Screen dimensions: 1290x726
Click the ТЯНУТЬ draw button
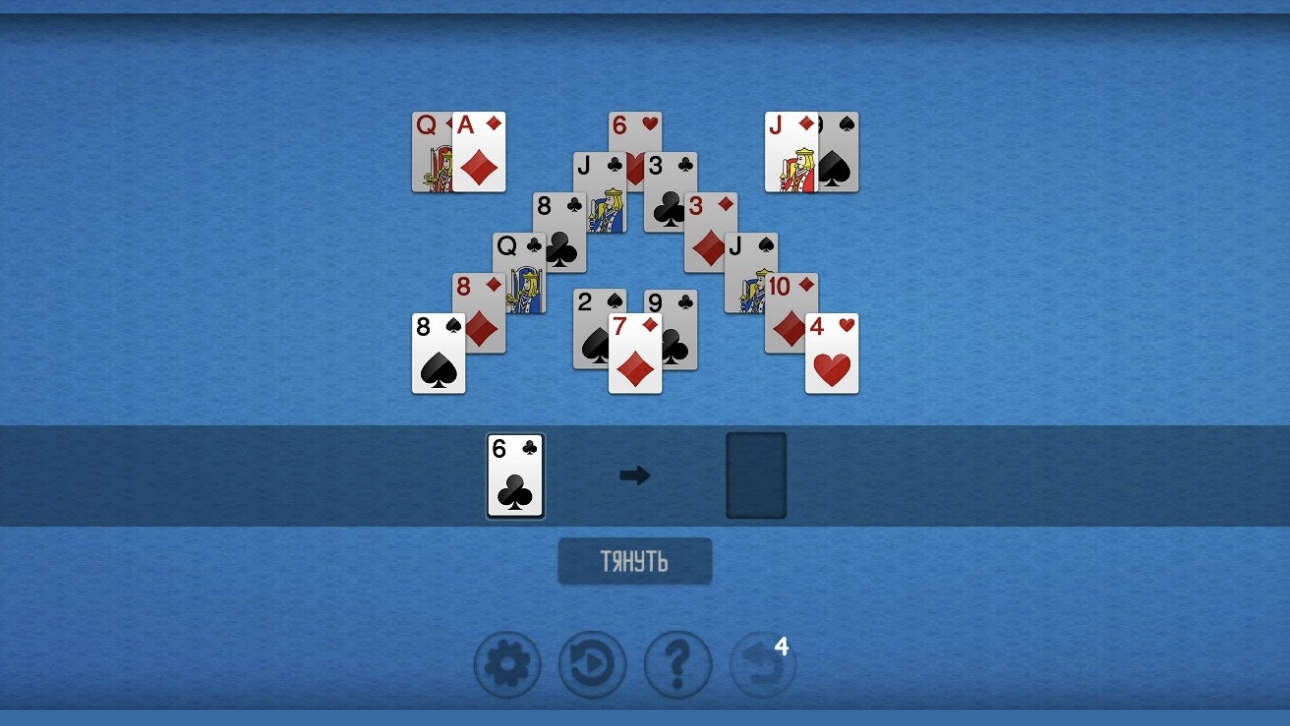click(635, 561)
